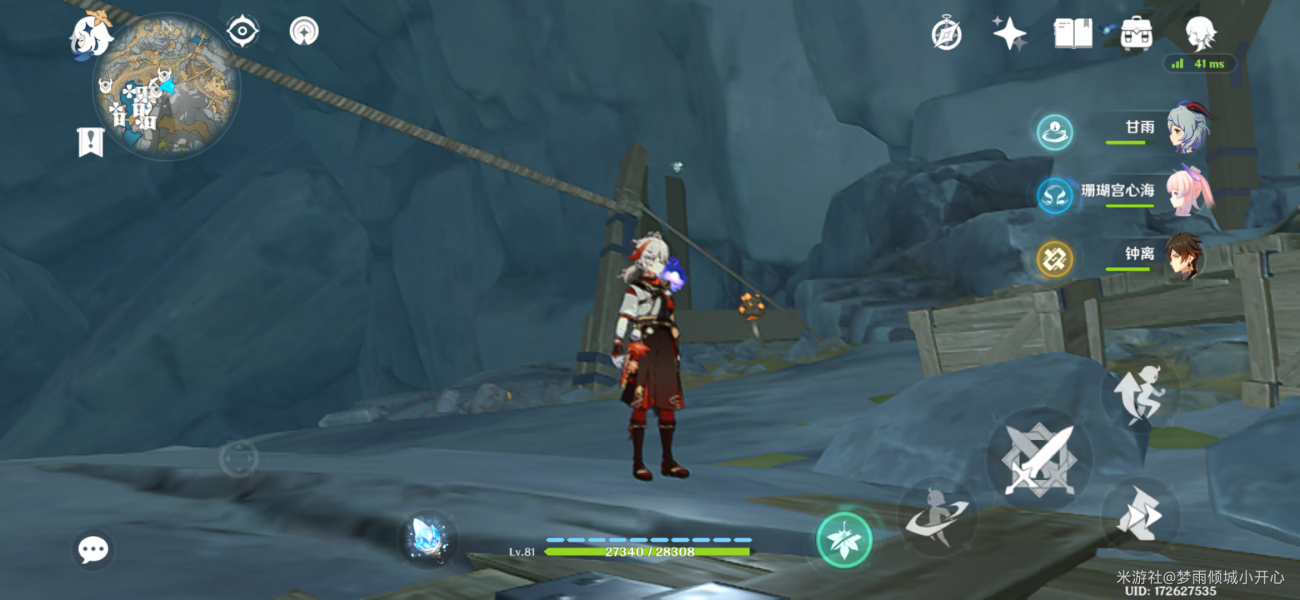Open the backpack inventory
1300x600 pixels.
click(1136, 34)
